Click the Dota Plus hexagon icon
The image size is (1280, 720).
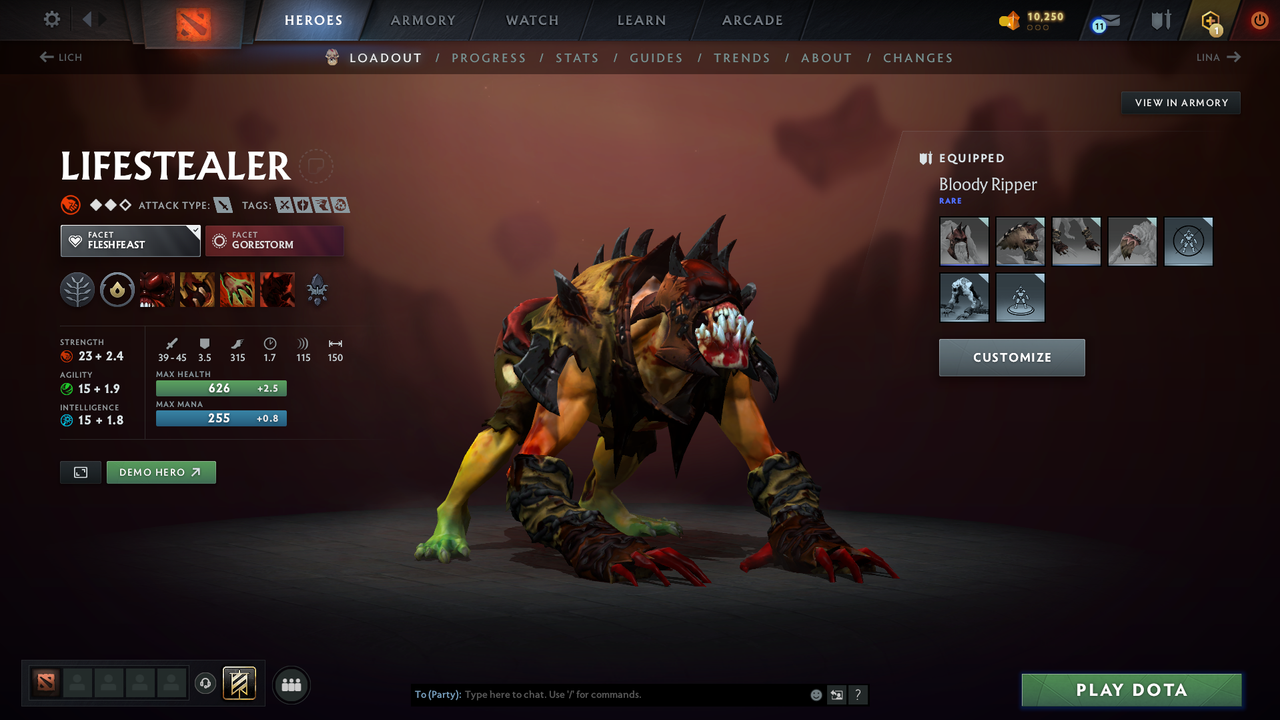pyautogui.click(x=1213, y=20)
